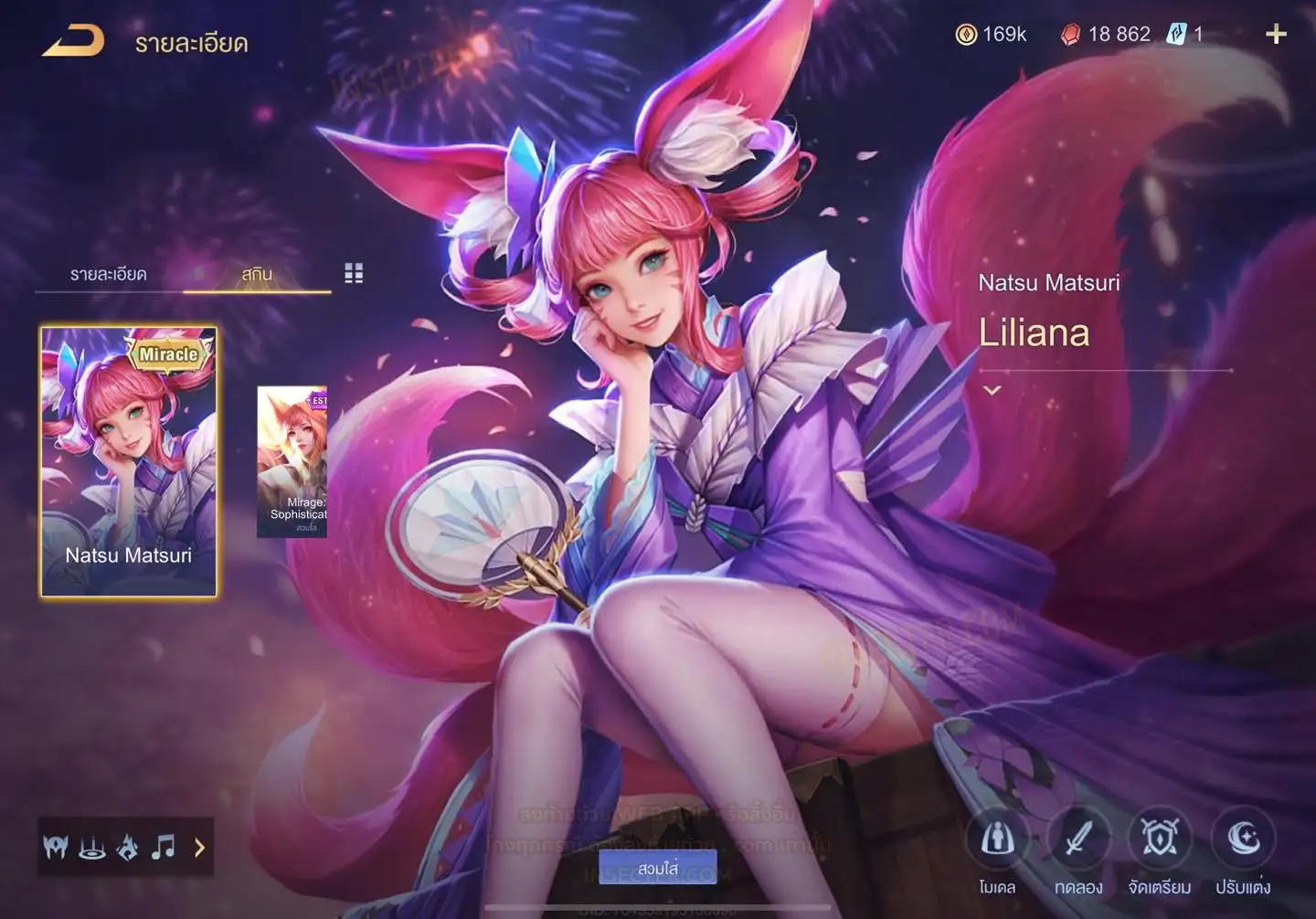Equip the skin with the blue สวมใส่ button
Screen dimensions: 1316x919
pyautogui.click(x=657, y=868)
